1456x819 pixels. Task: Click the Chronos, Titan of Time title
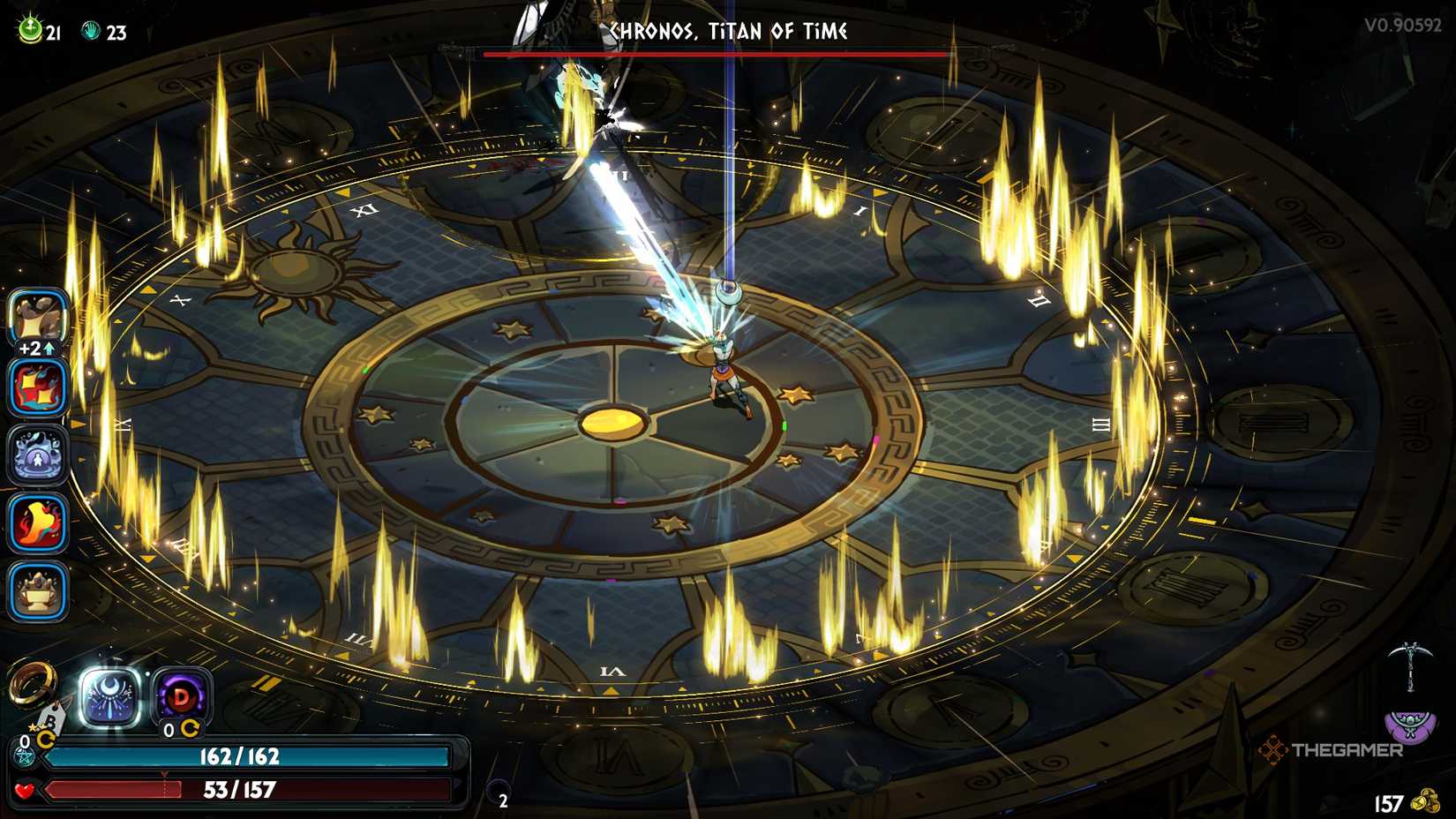[x=729, y=29]
